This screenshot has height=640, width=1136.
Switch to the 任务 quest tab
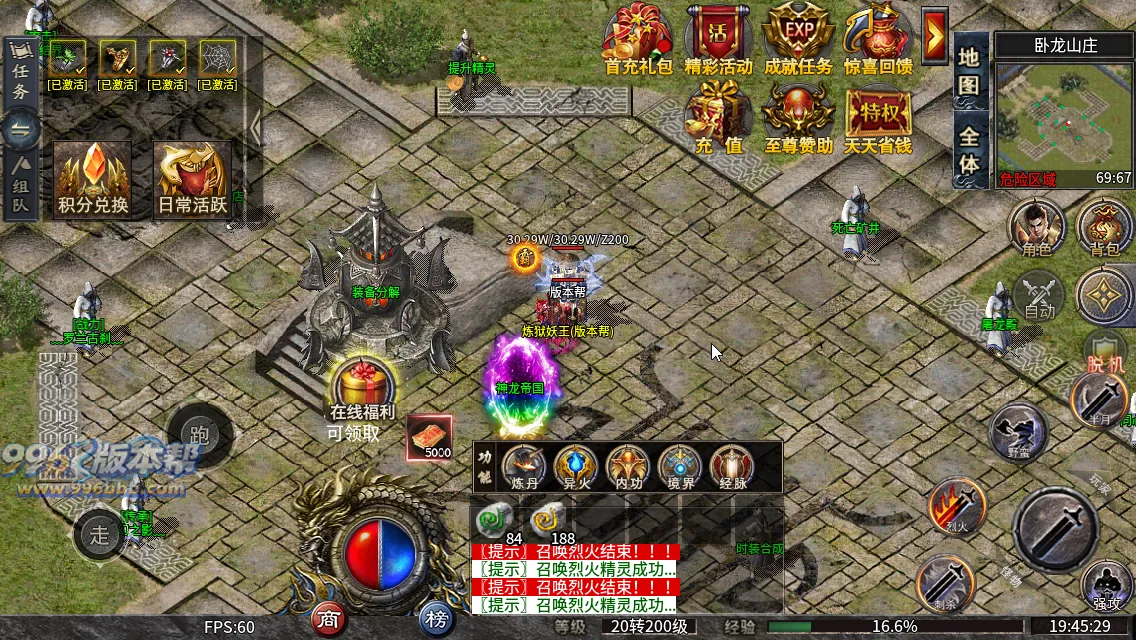coord(20,76)
